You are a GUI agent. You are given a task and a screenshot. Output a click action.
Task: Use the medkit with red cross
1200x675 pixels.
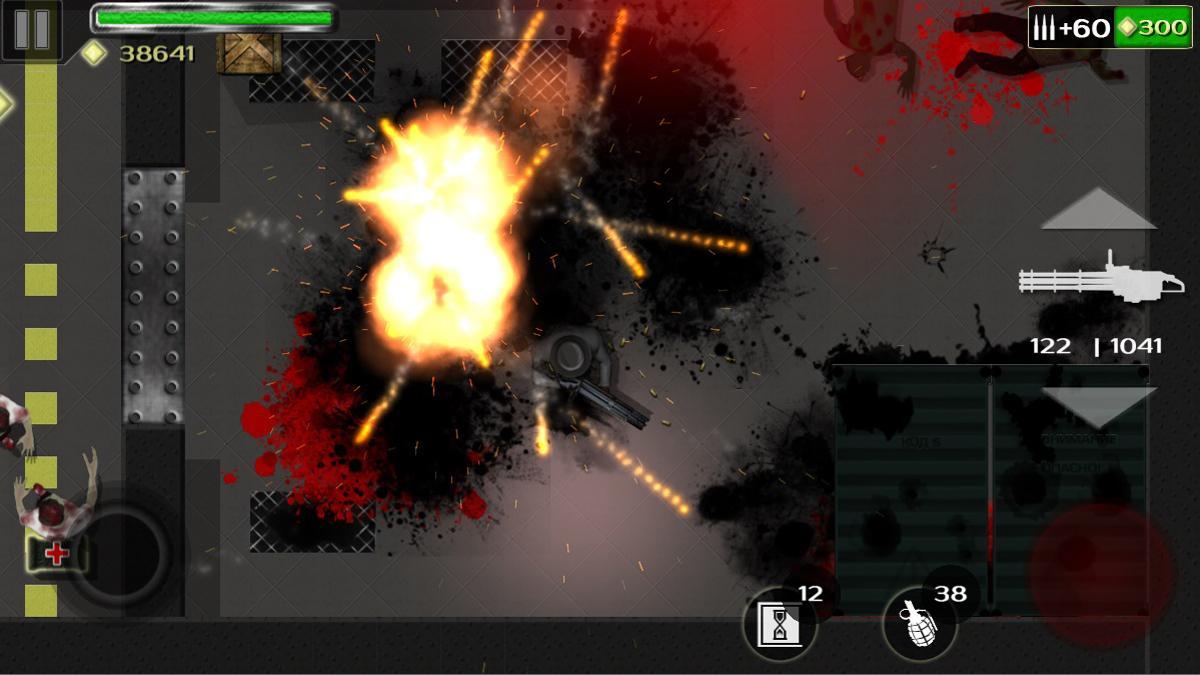[56, 554]
